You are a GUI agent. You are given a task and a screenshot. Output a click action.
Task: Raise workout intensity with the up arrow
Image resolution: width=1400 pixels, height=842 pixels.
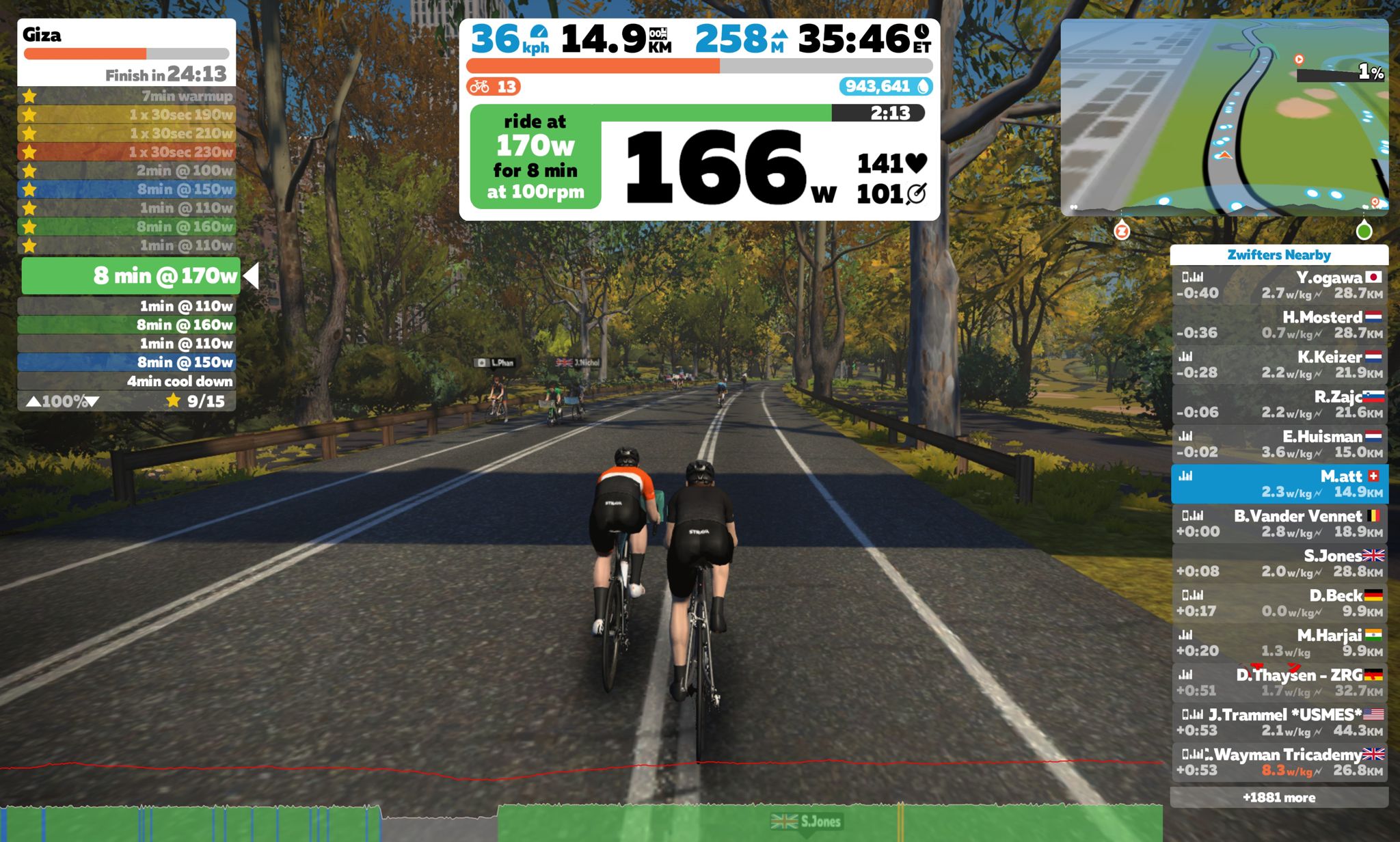coord(33,402)
